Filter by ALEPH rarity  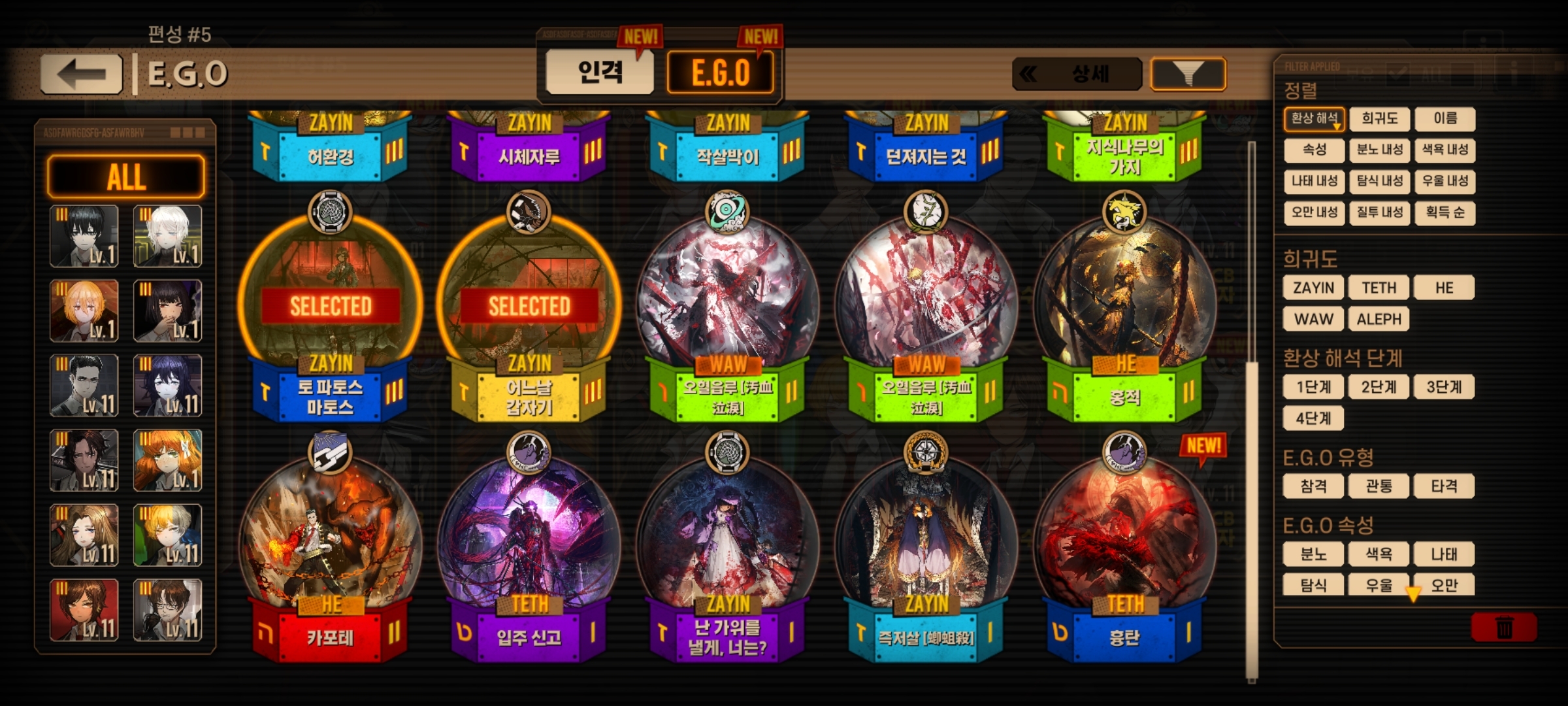(1379, 319)
